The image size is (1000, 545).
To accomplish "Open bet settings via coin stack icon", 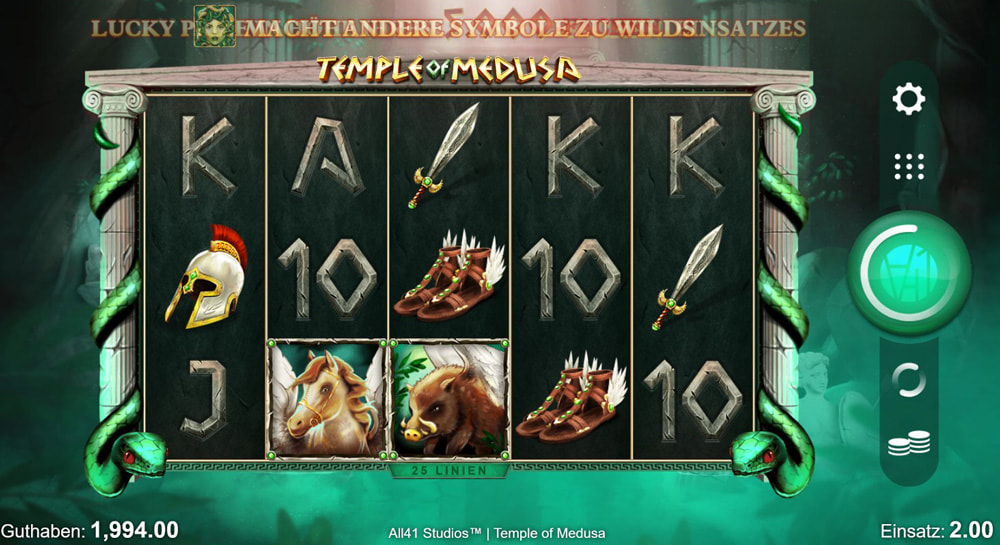I will pos(908,444).
